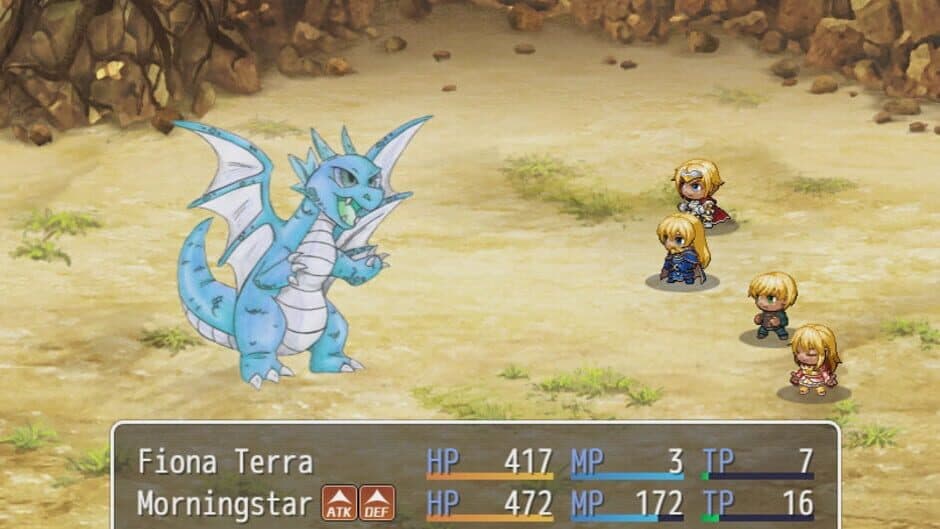Click Morningstar's DEF buff icon
This screenshot has width=940, height=529.
376,503
